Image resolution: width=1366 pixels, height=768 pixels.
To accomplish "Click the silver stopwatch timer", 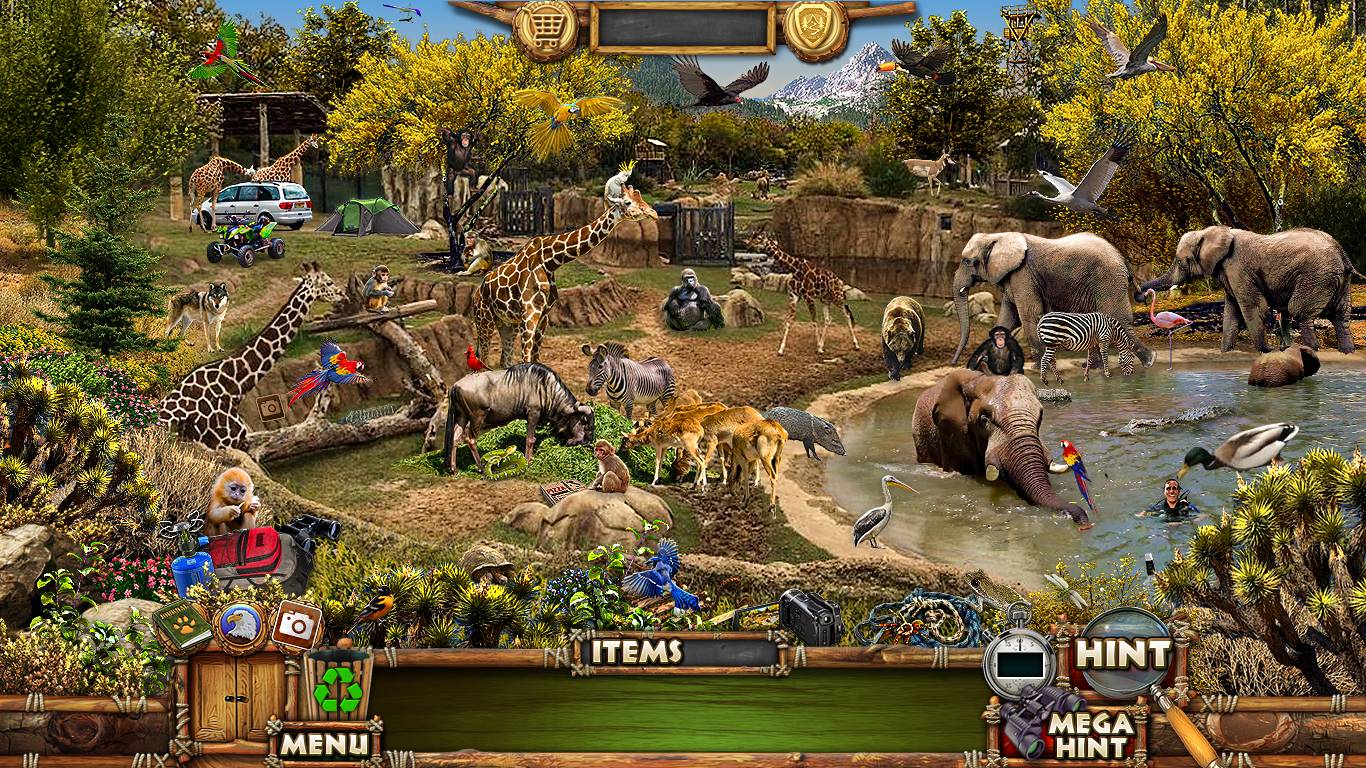I will pos(1019,661).
